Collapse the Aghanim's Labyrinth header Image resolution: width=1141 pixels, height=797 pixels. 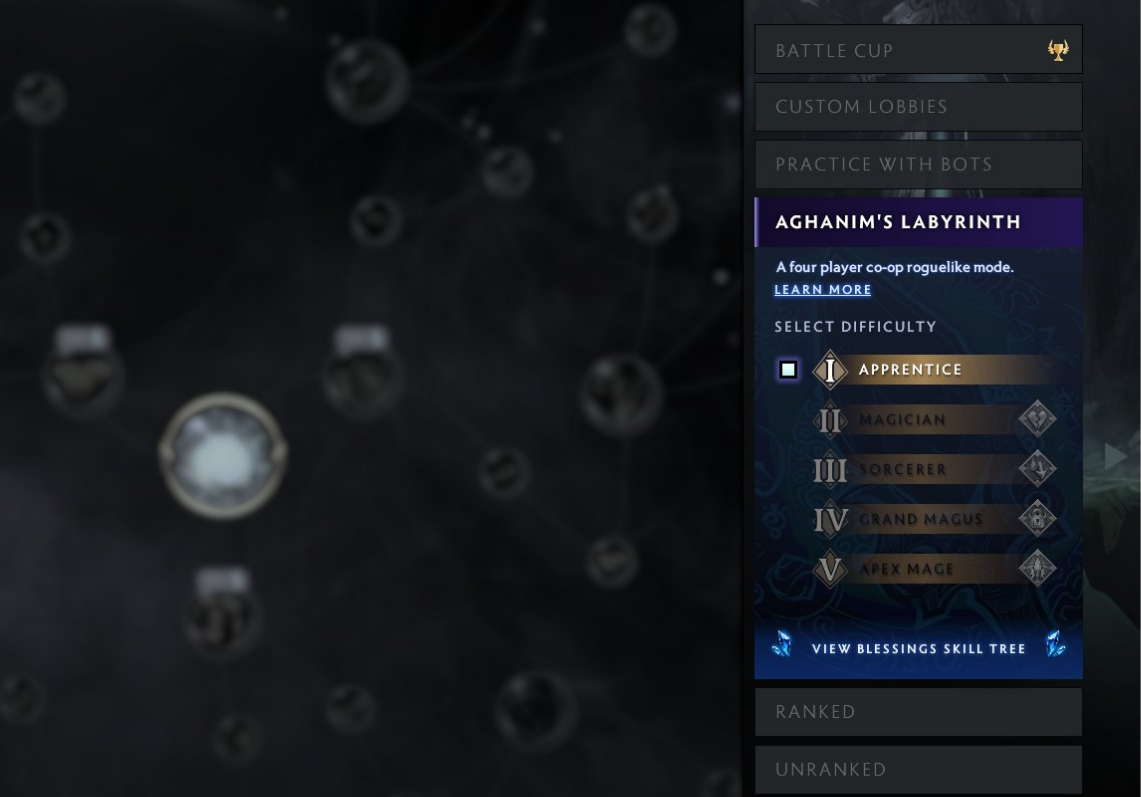(918, 222)
